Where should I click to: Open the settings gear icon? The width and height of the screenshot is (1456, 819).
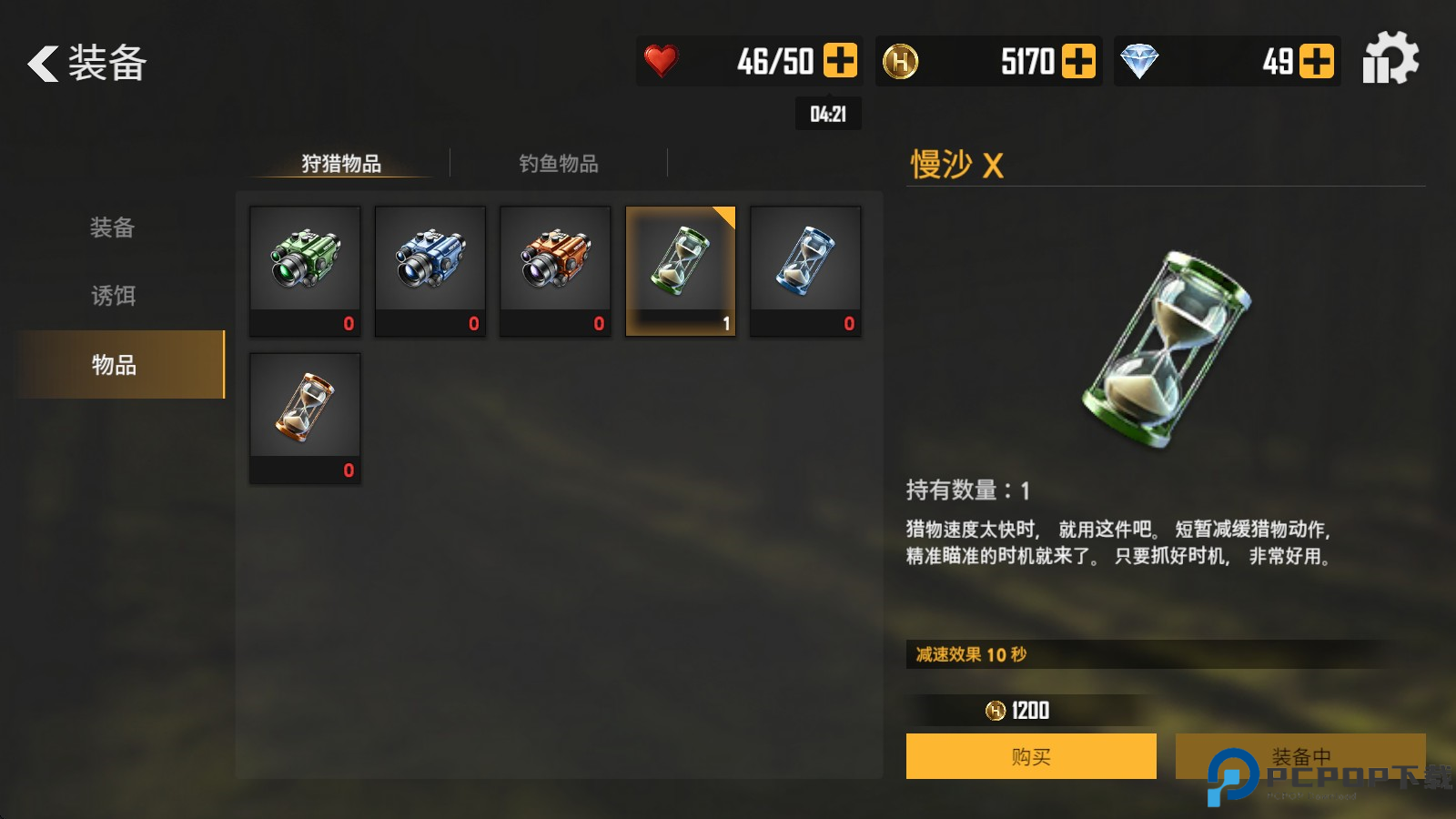coord(1390,57)
